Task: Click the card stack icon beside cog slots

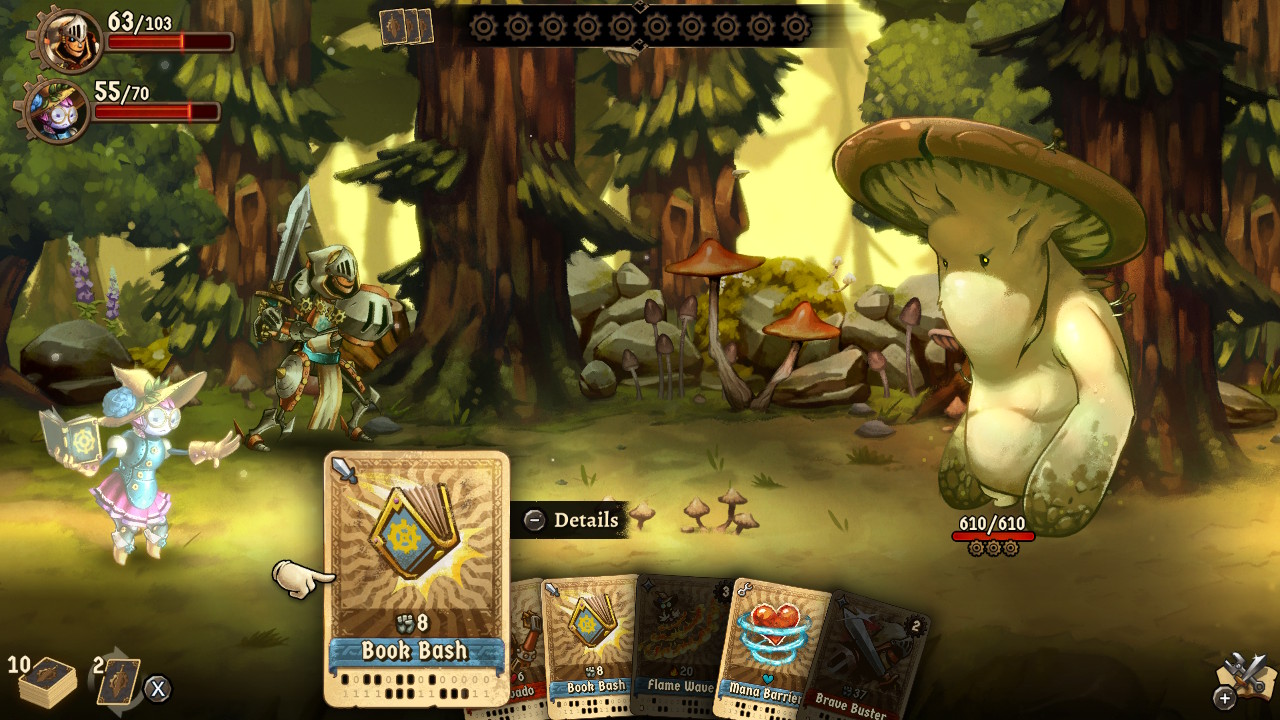Action: click(x=406, y=27)
